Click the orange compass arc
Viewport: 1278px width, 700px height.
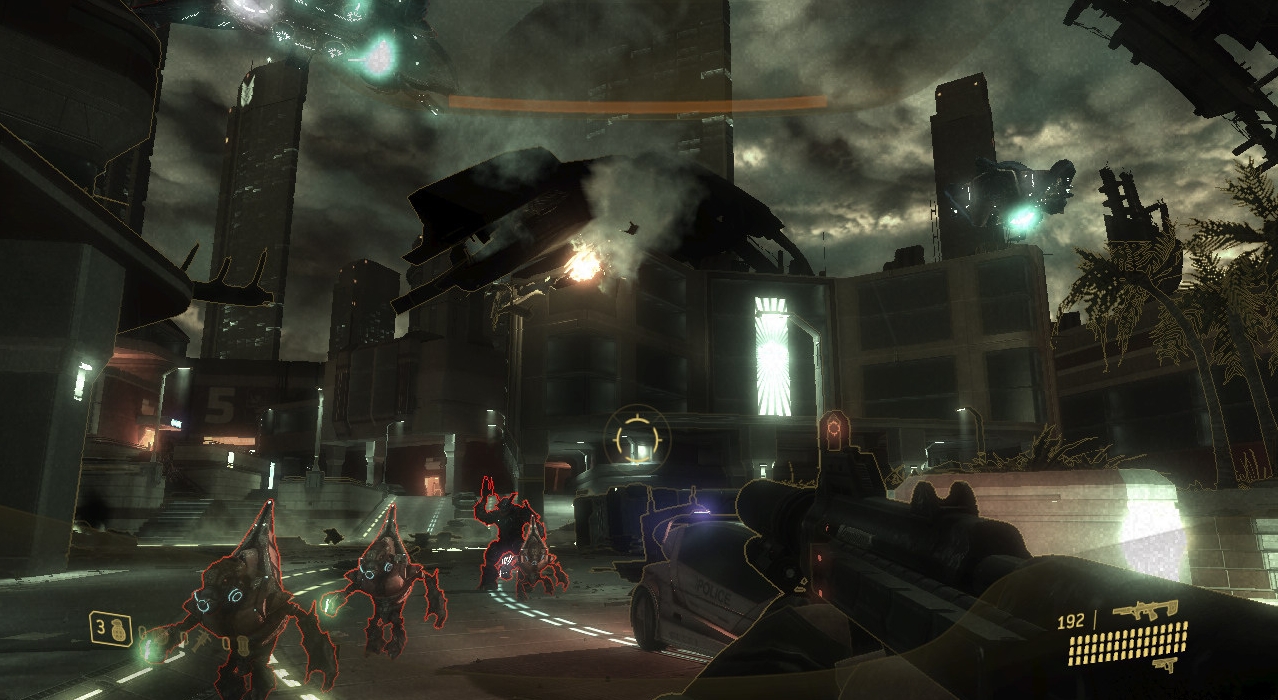(637, 103)
